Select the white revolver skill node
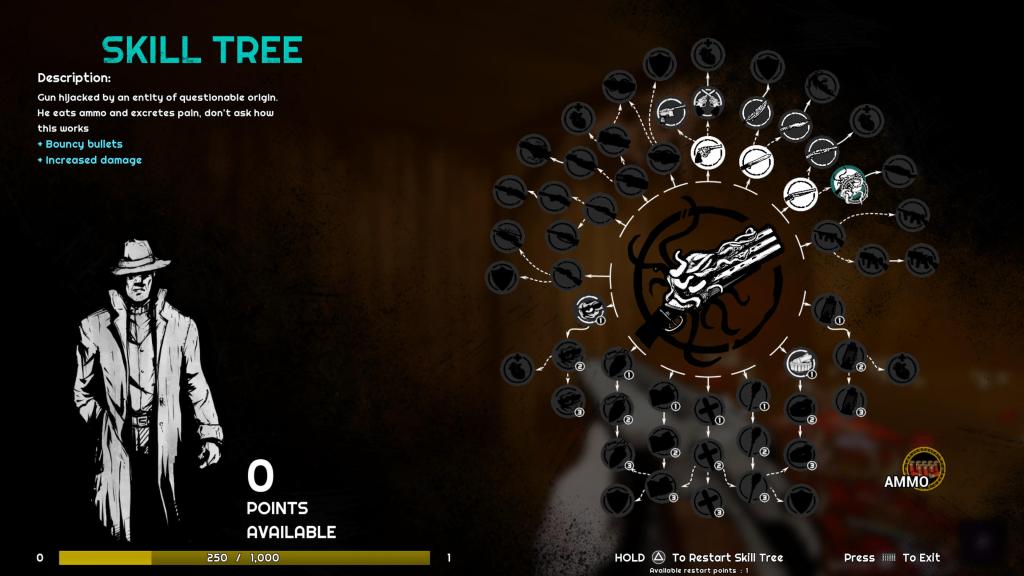This screenshot has height=576, width=1024. [x=708, y=152]
